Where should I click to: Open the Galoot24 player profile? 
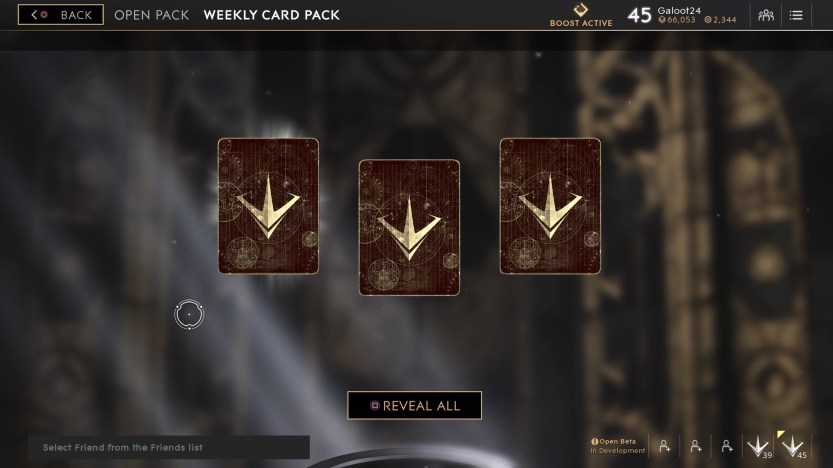click(678, 10)
